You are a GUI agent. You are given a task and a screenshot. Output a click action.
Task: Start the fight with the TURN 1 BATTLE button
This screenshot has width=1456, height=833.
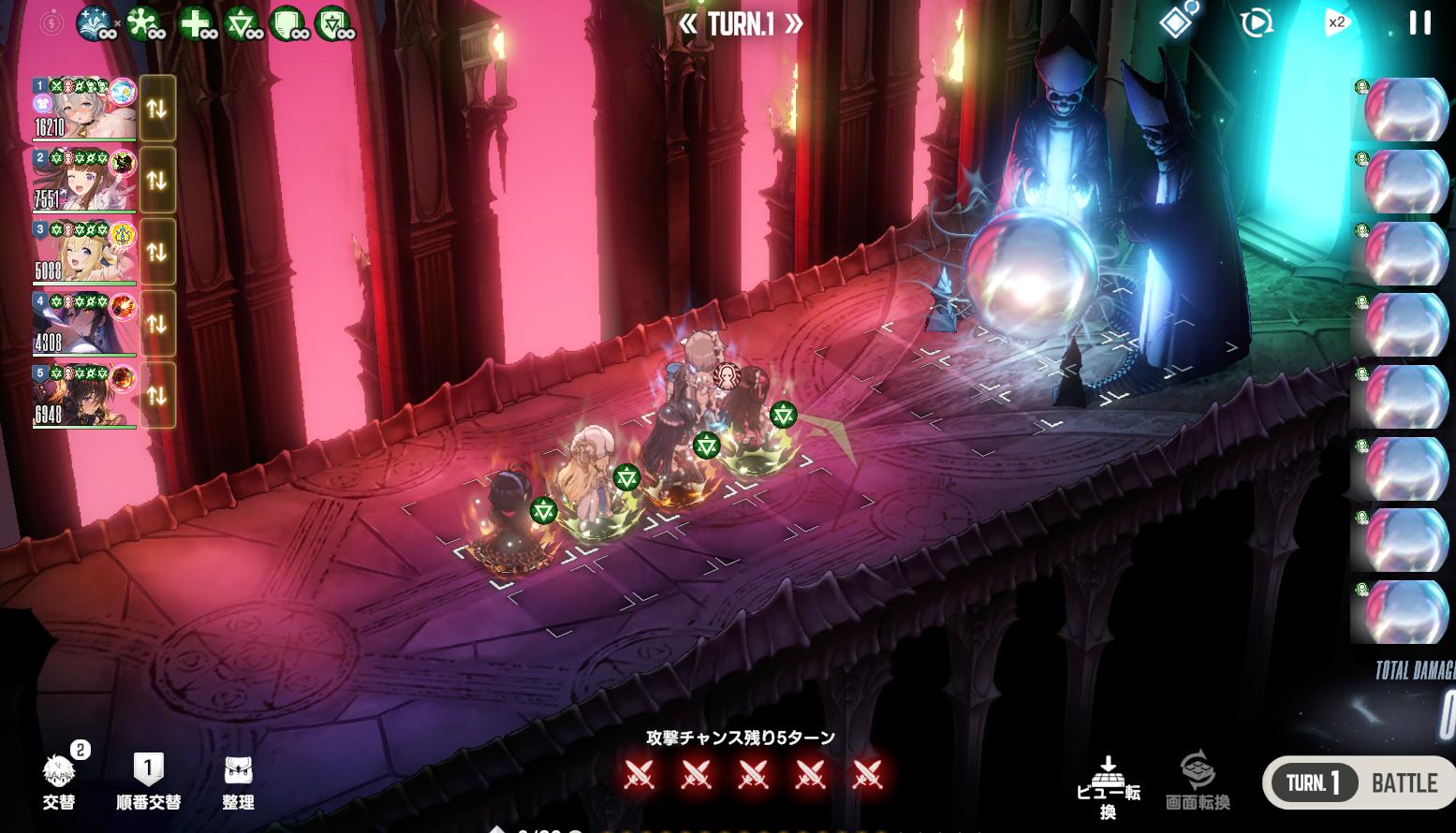[1359, 782]
